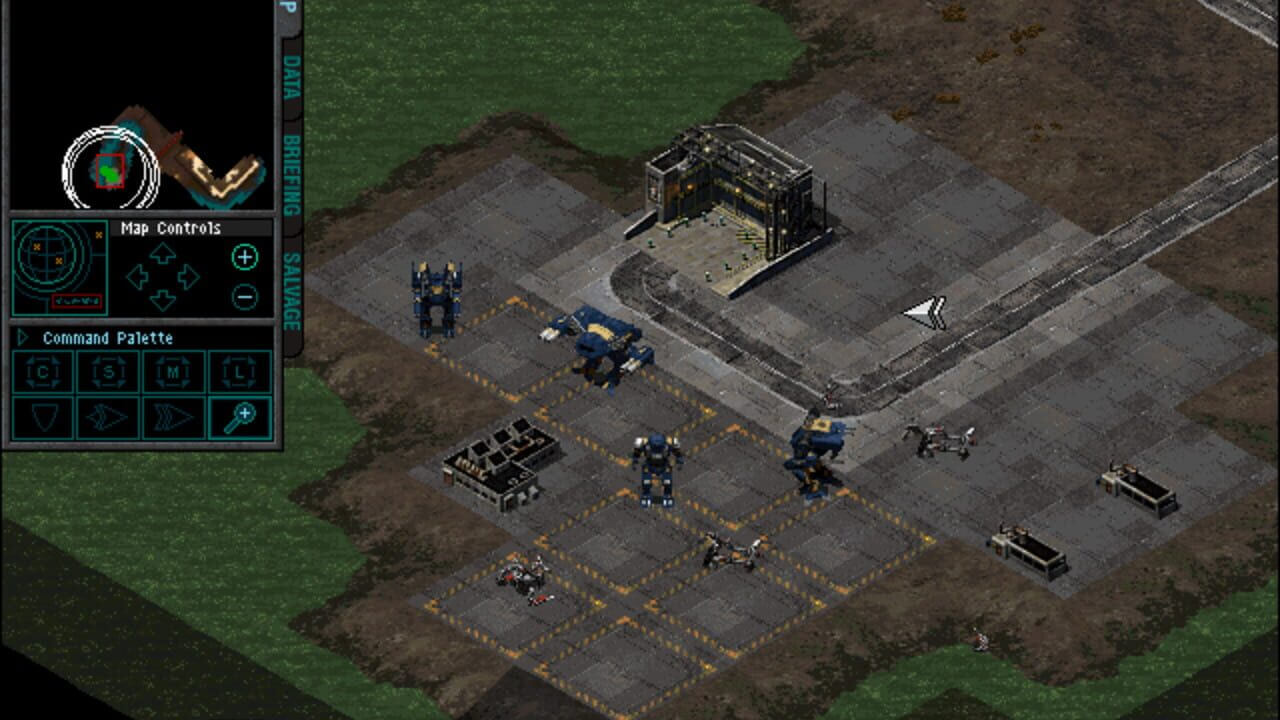Select the S command button
The height and width of the screenshot is (720, 1280).
coord(108,372)
